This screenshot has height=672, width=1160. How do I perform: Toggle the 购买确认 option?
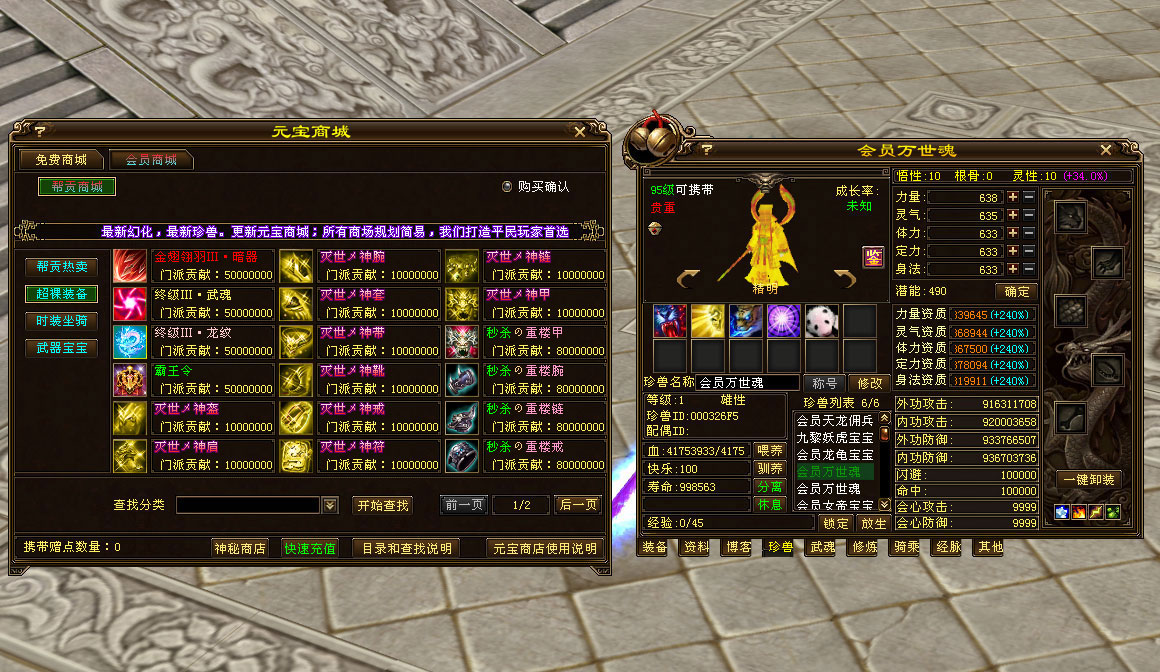(x=507, y=186)
